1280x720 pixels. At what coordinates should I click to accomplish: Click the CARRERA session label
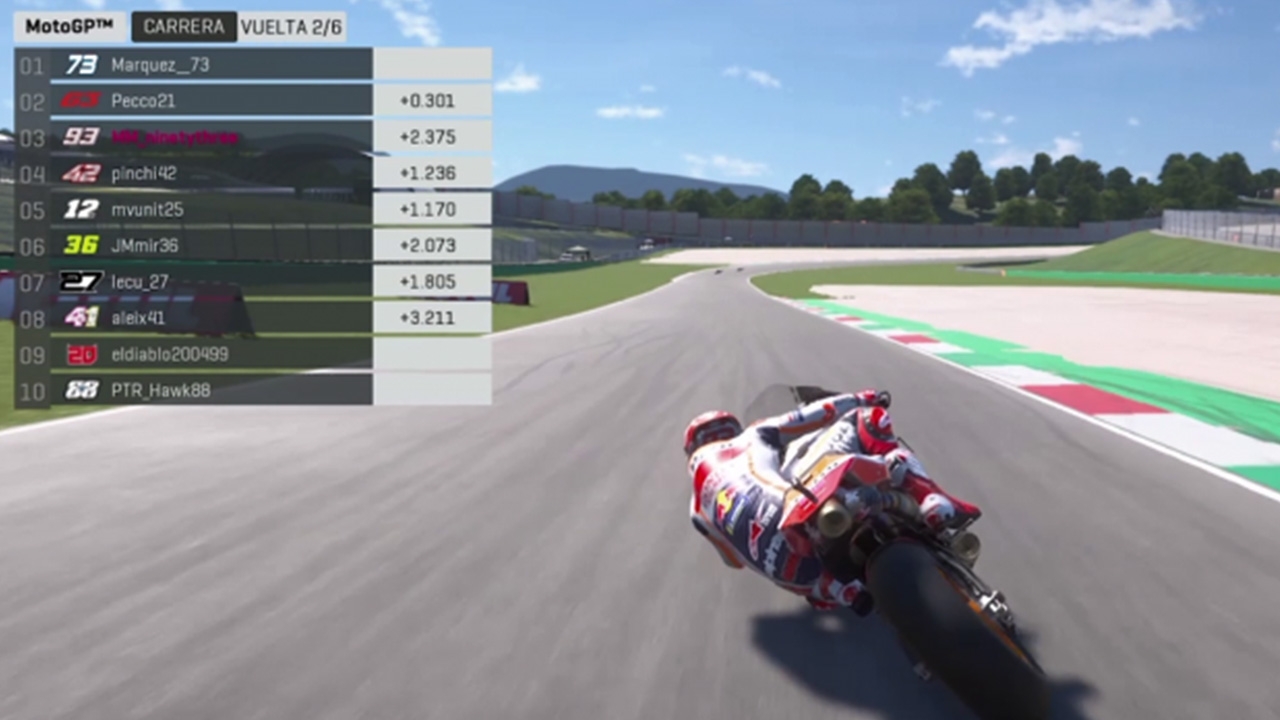click(x=184, y=27)
